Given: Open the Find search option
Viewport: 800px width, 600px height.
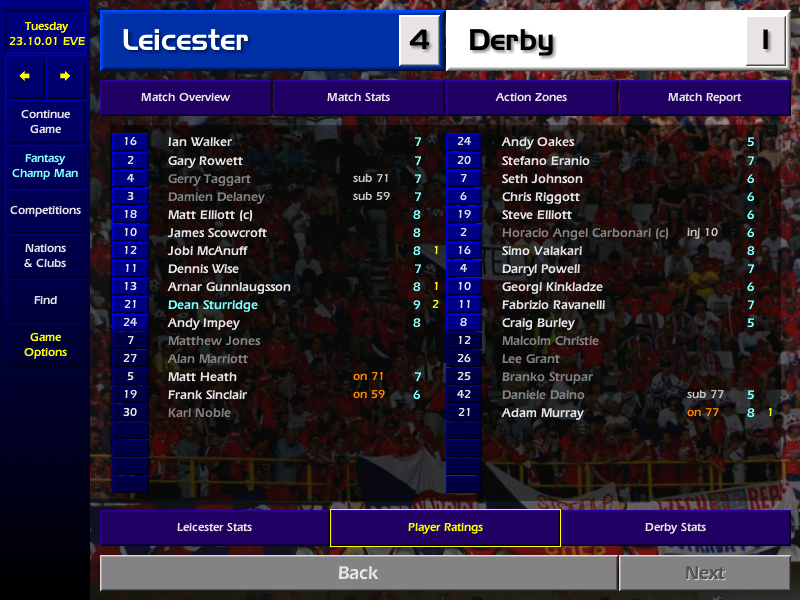Looking at the screenshot, I should click(x=45, y=300).
